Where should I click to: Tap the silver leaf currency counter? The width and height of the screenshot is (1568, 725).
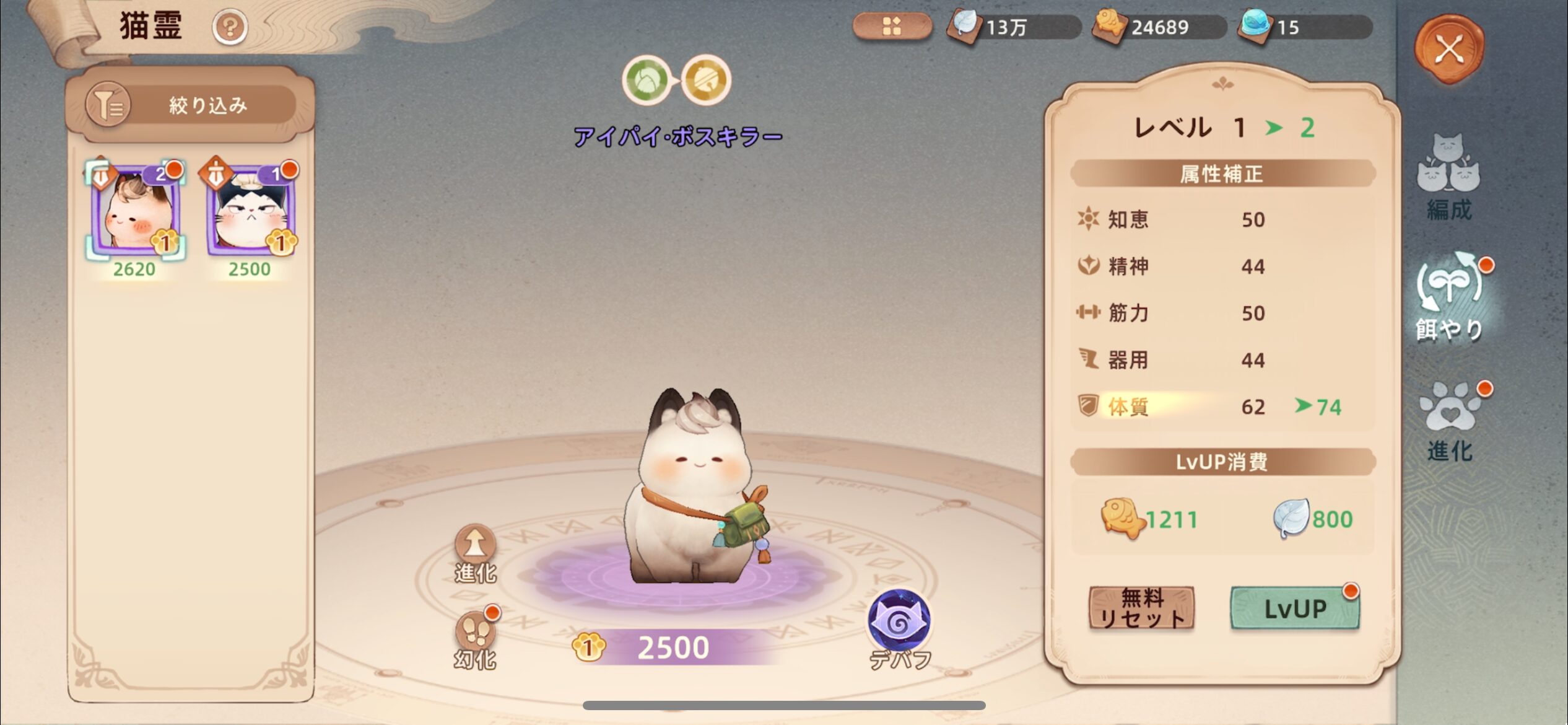(x=1013, y=27)
